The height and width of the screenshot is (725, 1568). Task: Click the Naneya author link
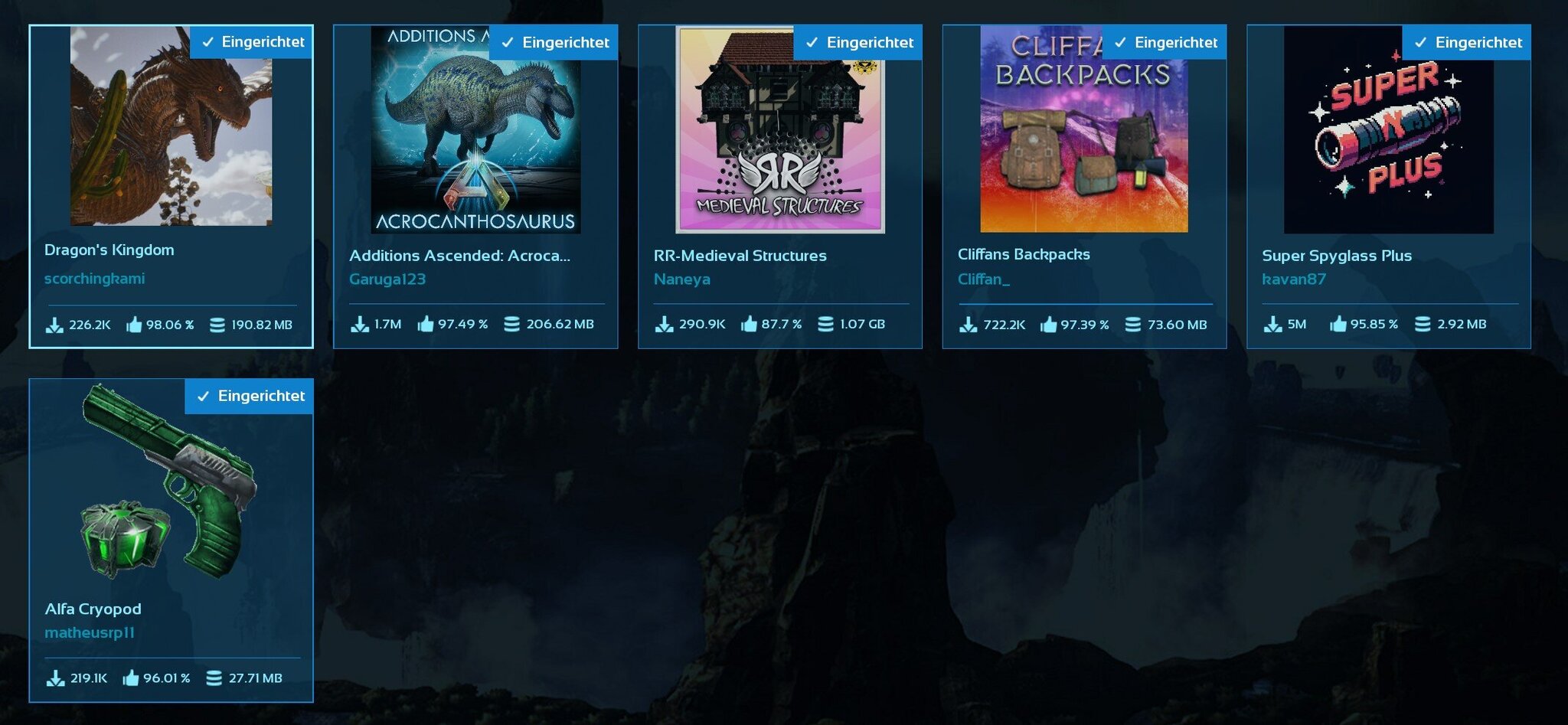(681, 279)
